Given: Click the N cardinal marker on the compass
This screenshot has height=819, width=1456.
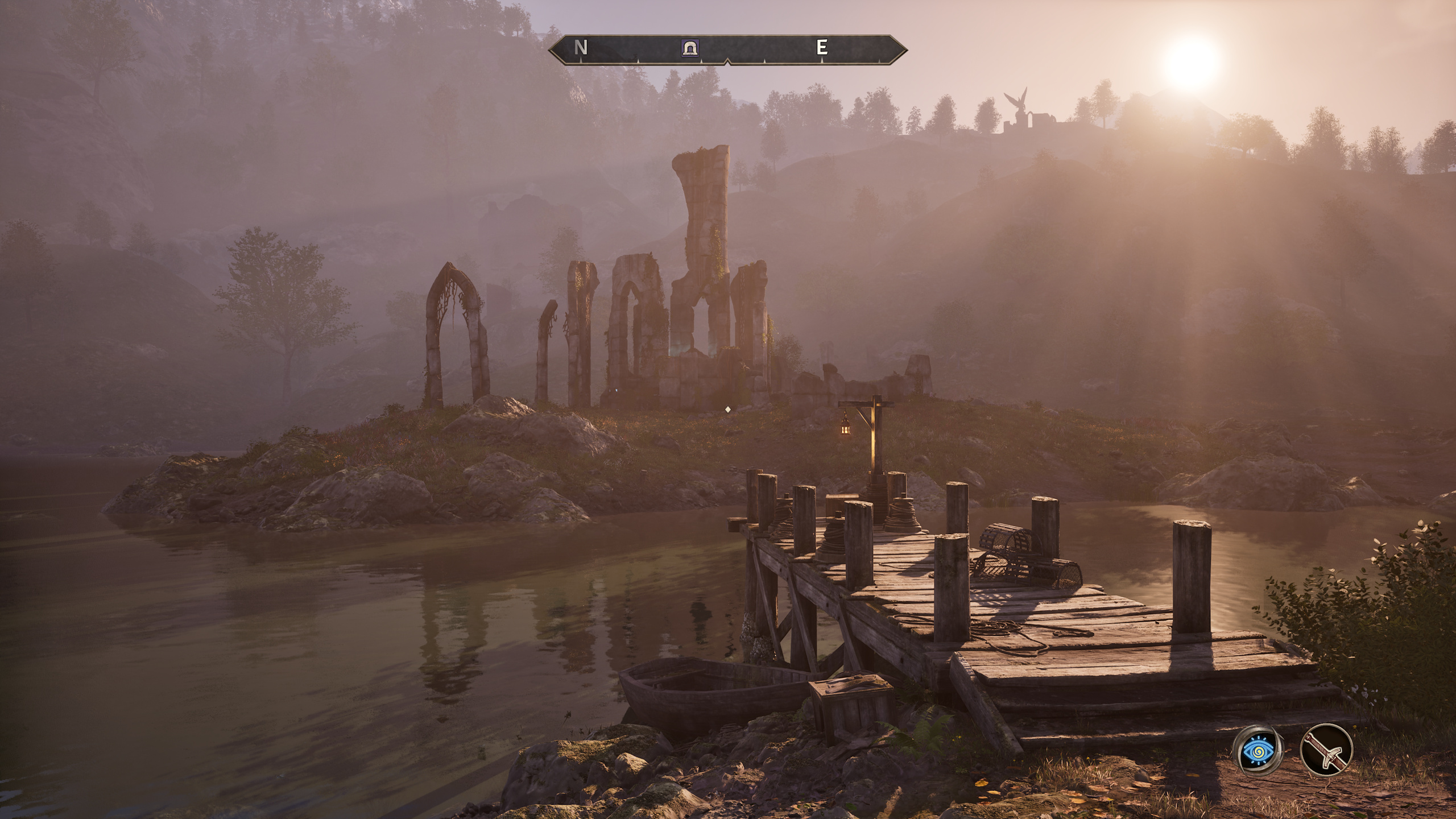Looking at the screenshot, I should (x=581, y=48).
